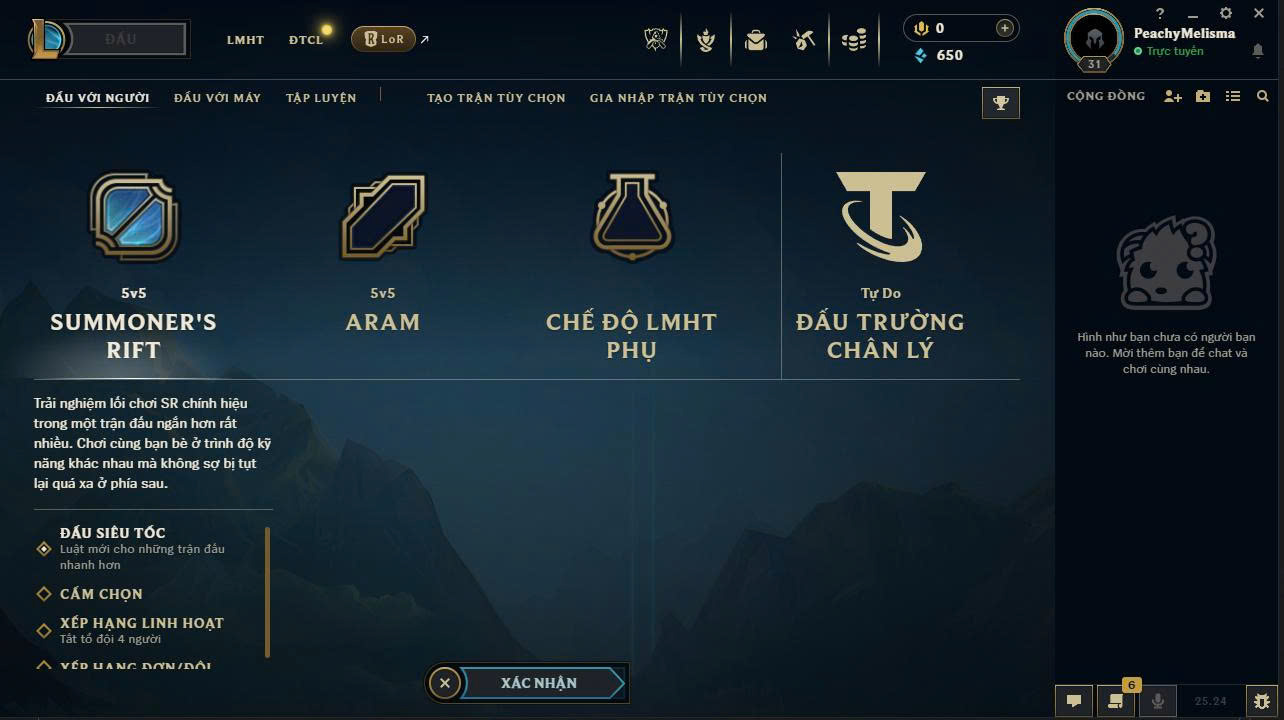Switch to the Đấu Với Máy tab
This screenshot has width=1284, height=720.
coord(217,98)
